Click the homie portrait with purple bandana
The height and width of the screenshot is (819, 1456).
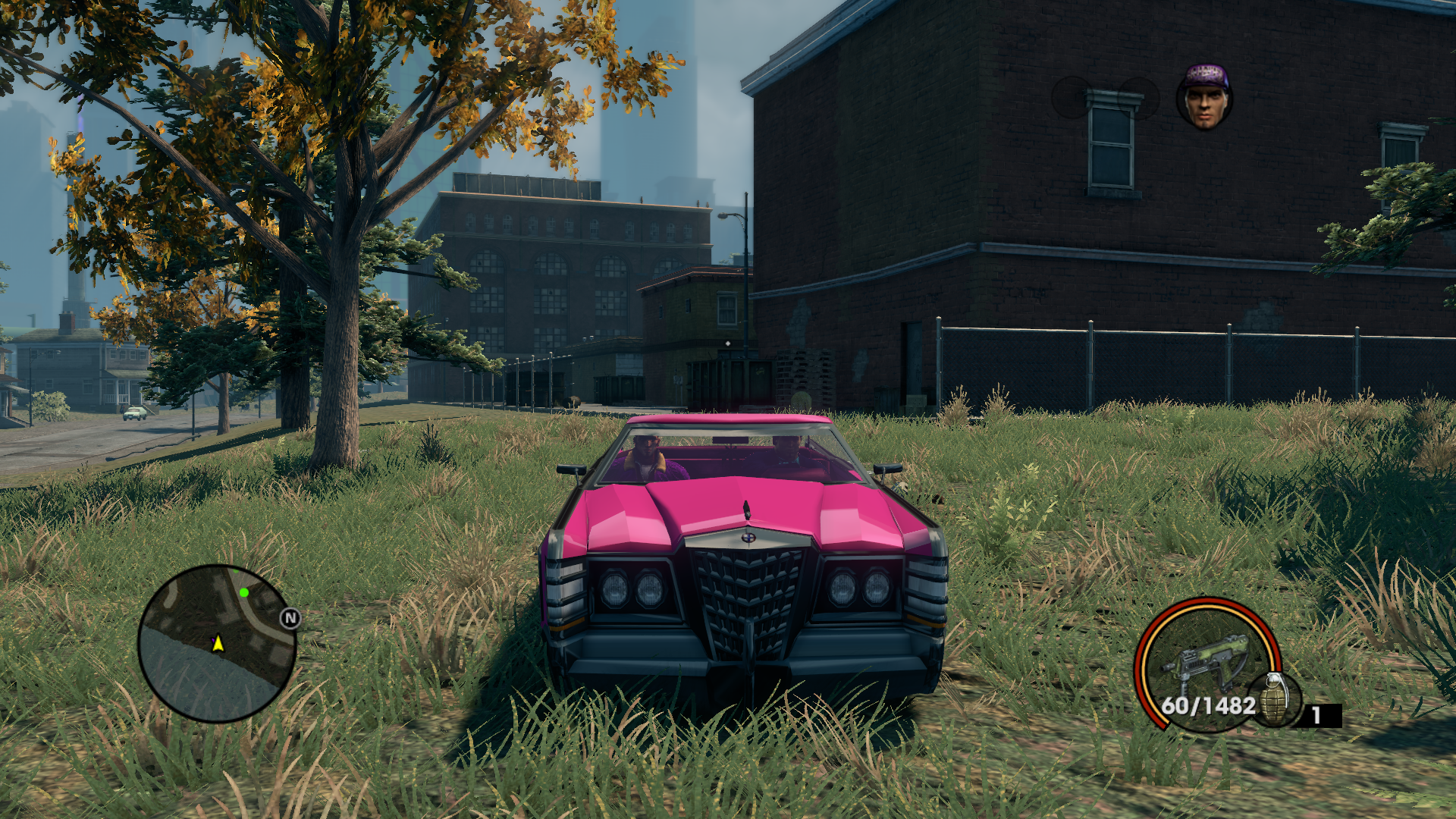point(1204,97)
